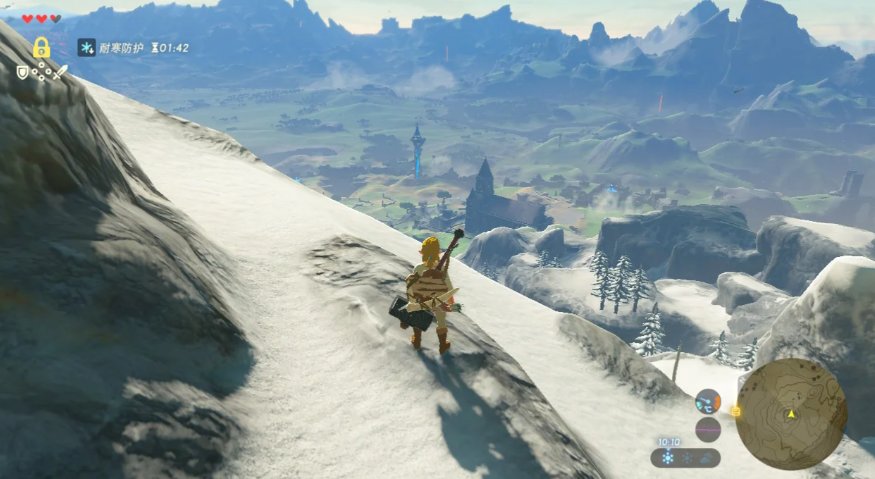Click the yellow player arrow on minimap
This screenshot has width=875, height=479.
(791, 413)
